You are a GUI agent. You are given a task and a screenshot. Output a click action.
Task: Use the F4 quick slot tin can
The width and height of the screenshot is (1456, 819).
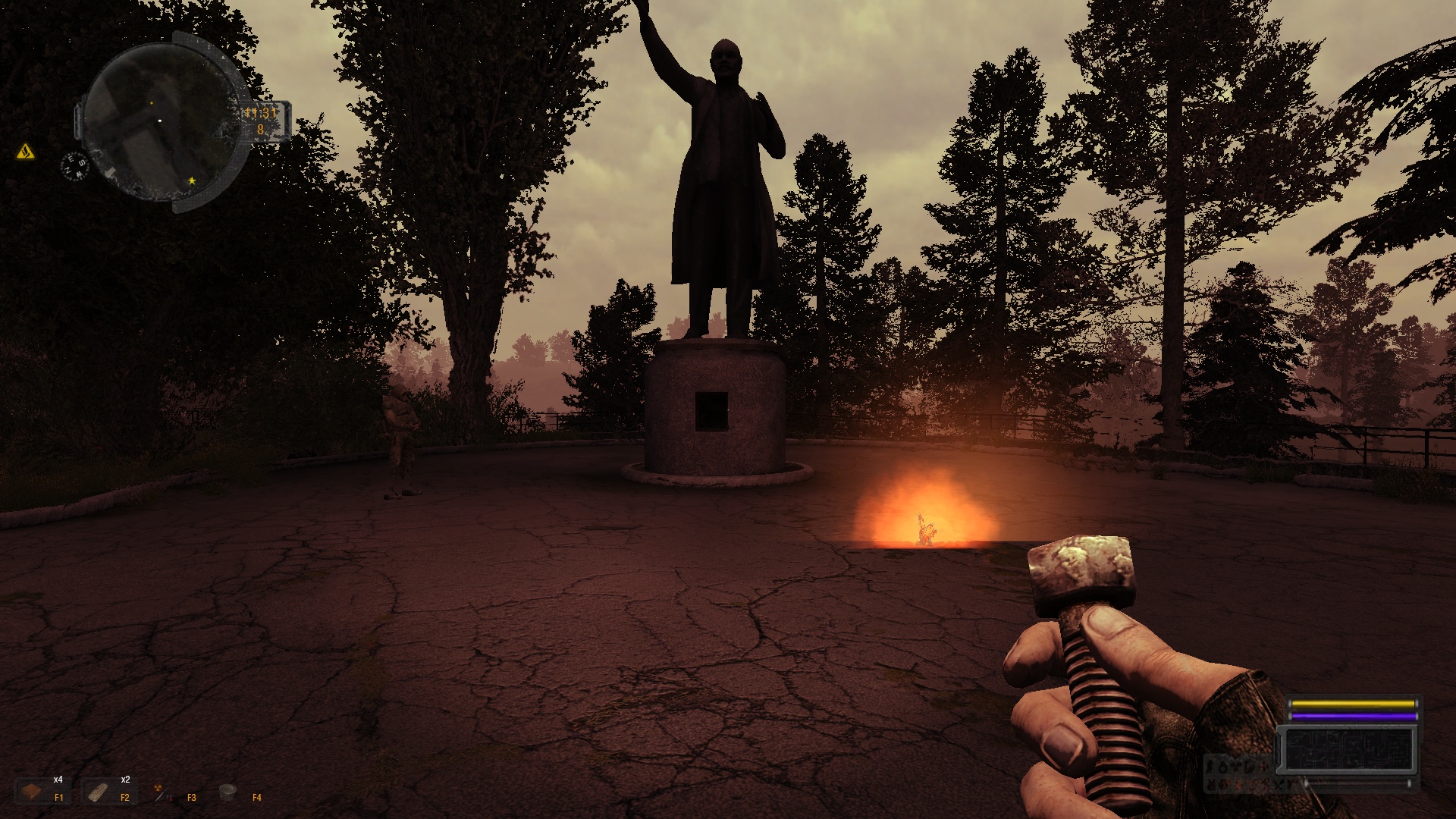(227, 792)
